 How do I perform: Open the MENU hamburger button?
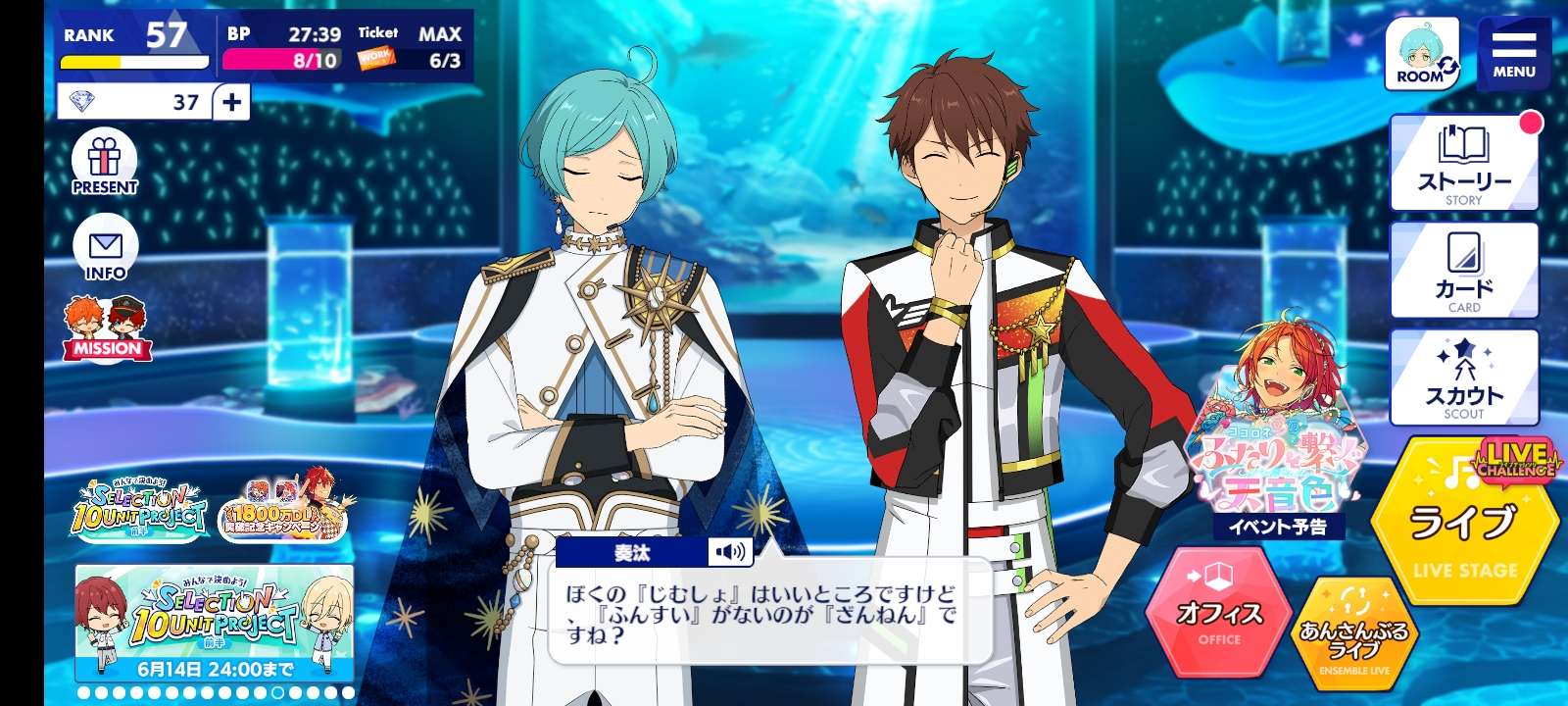click(x=1513, y=54)
